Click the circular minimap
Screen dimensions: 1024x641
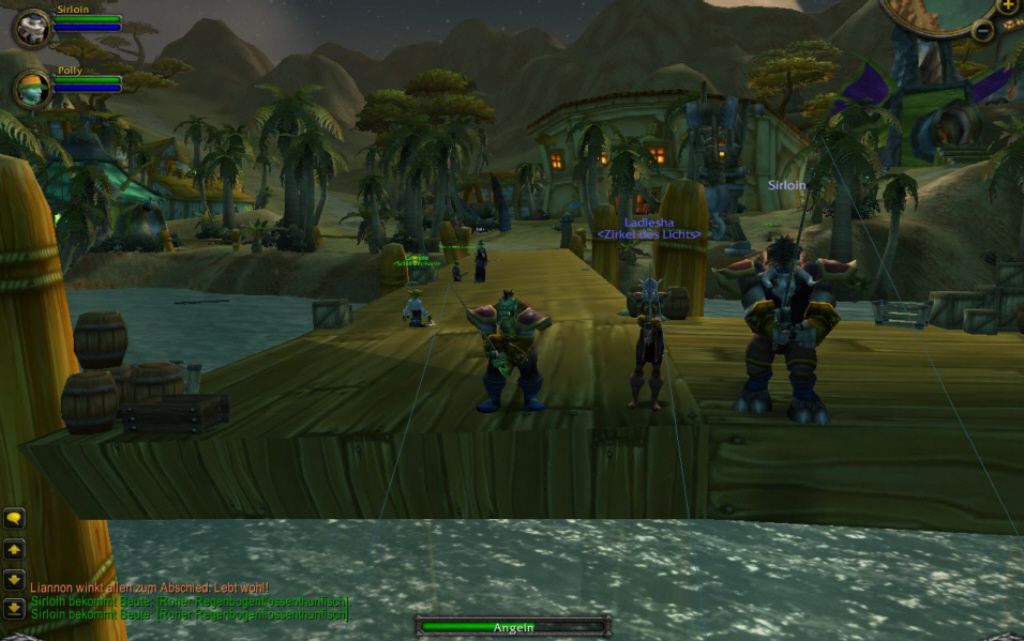pos(935,14)
